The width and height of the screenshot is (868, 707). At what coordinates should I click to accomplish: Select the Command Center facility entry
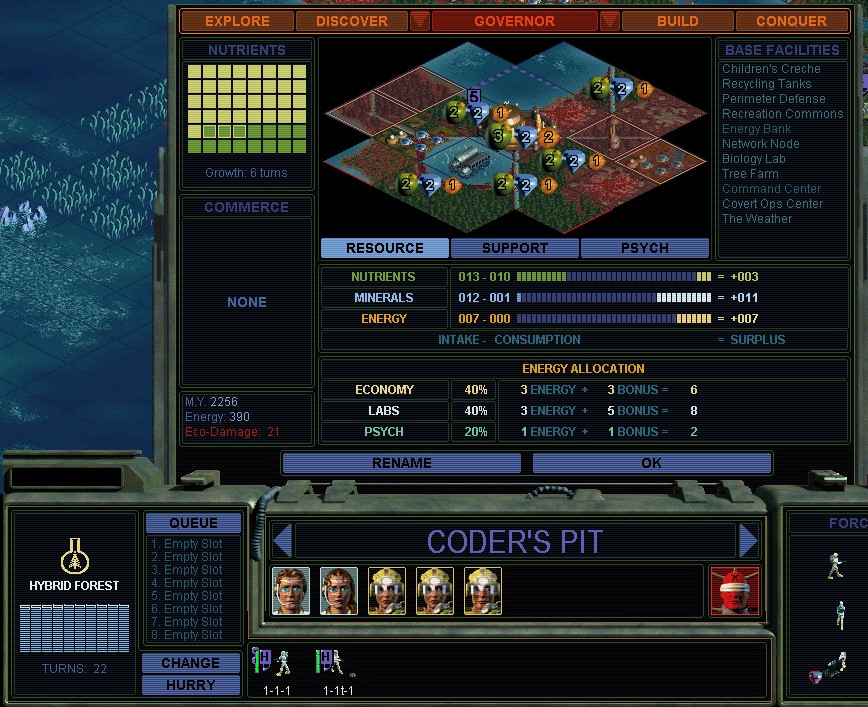click(771, 189)
